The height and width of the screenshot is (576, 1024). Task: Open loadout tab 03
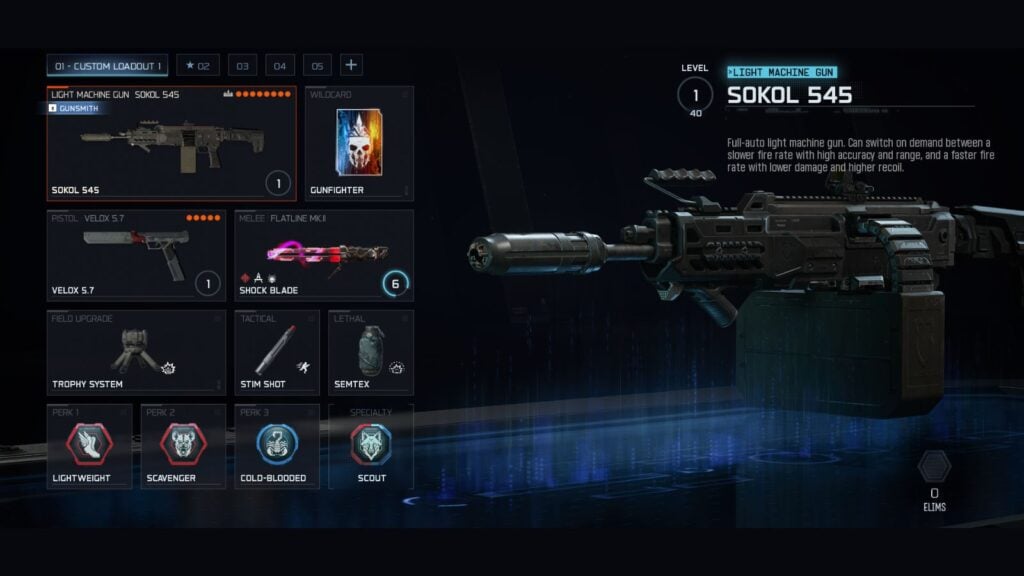pos(241,66)
